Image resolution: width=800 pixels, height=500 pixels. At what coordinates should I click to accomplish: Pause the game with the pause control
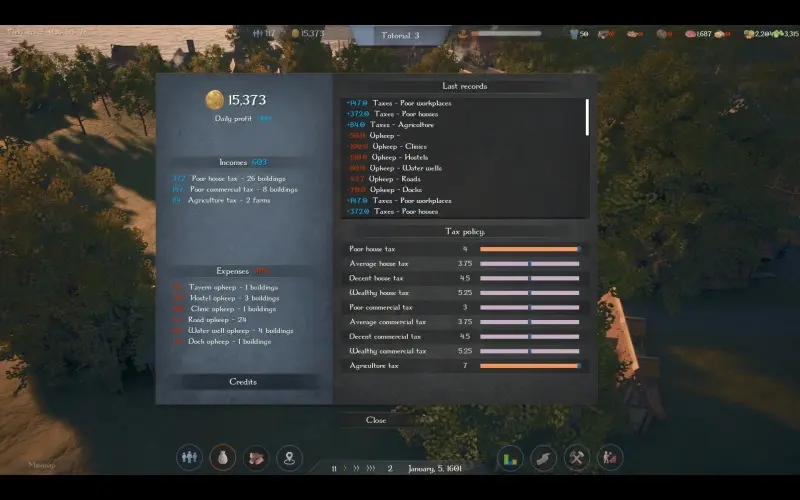(334, 468)
